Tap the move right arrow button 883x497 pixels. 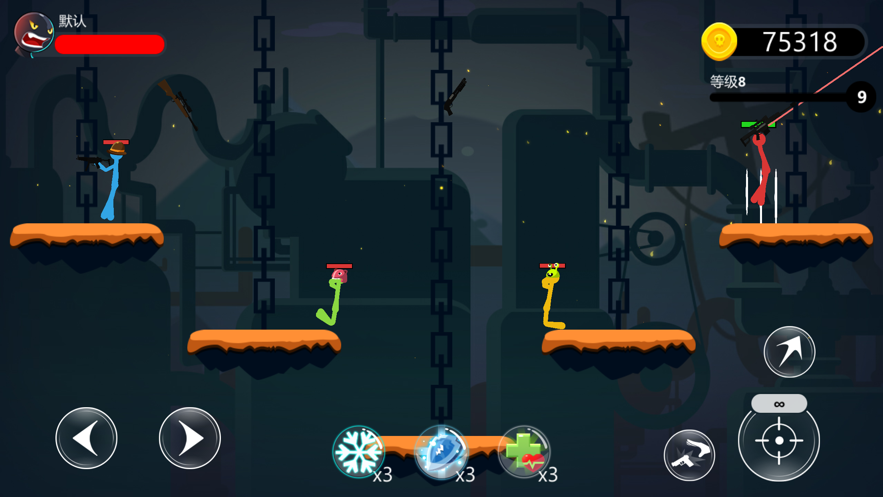pos(190,438)
